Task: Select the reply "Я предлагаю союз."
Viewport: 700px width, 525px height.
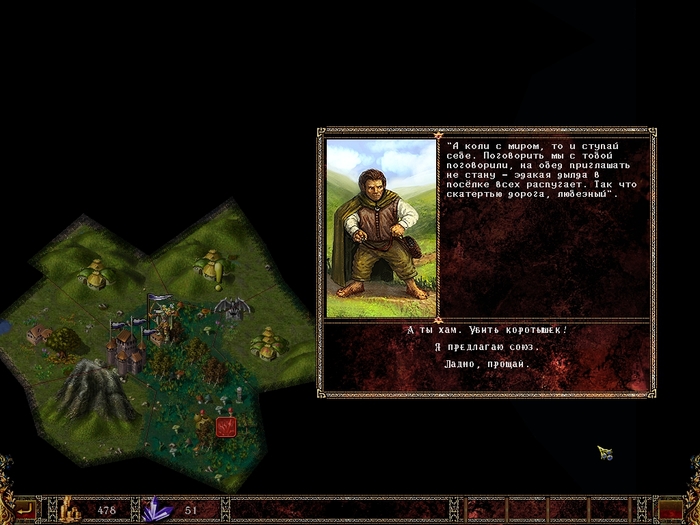Action: 487,346
